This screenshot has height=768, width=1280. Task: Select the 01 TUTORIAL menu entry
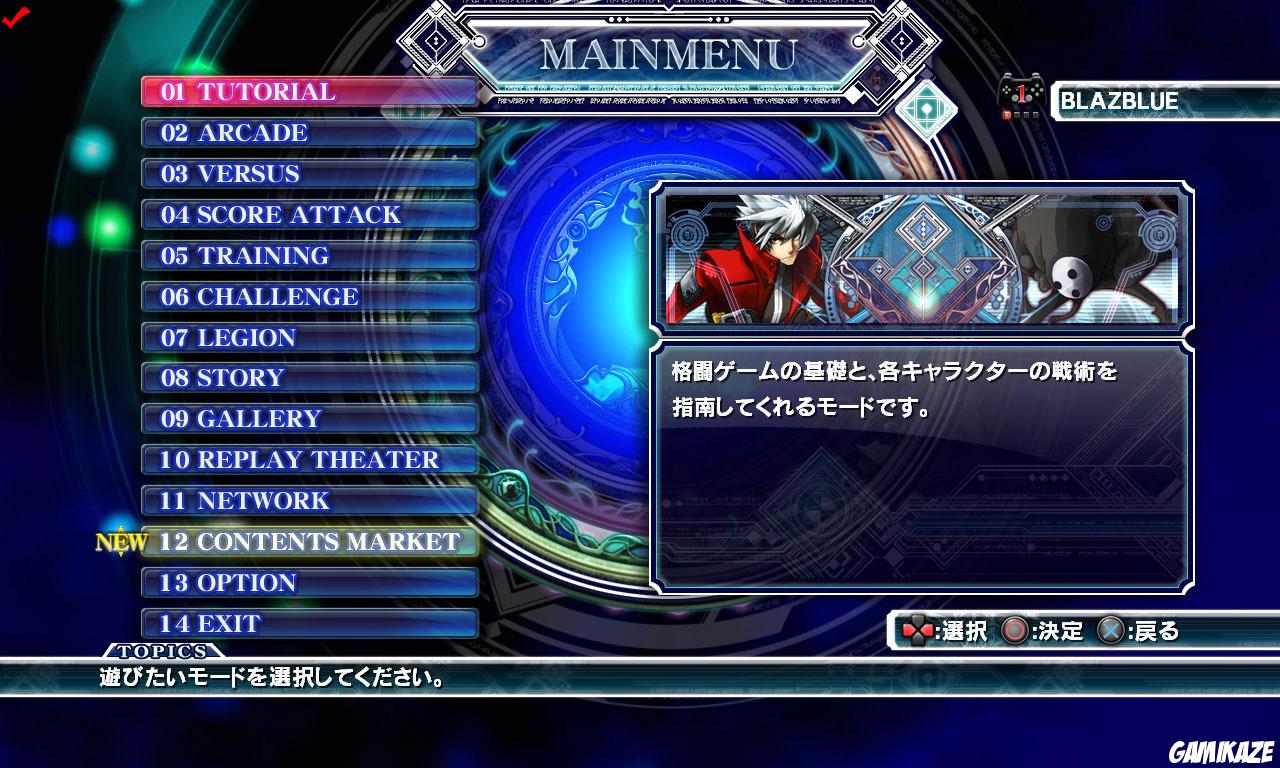tap(310, 92)
